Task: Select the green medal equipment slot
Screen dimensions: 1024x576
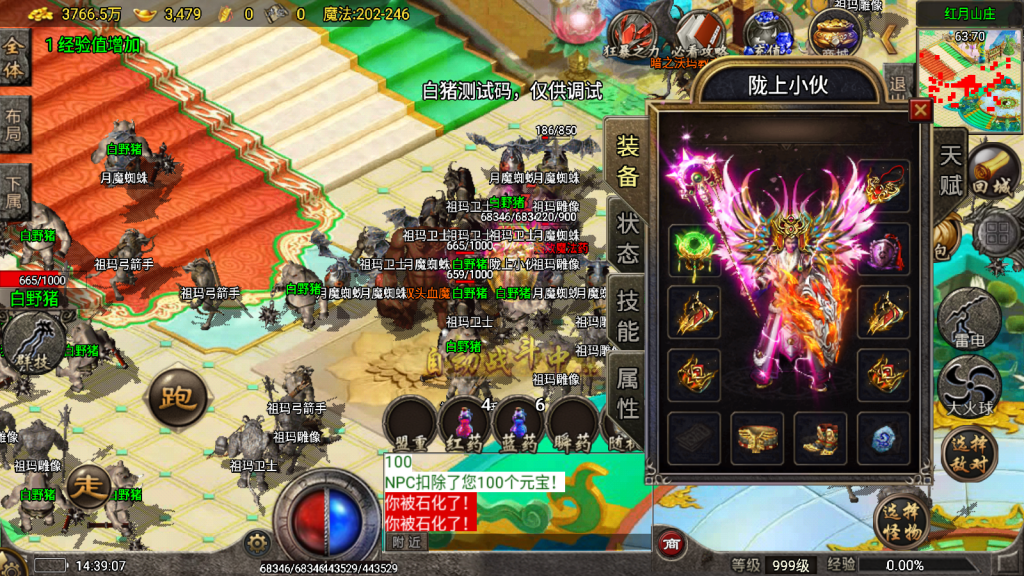Action: (x=694, y=248)
